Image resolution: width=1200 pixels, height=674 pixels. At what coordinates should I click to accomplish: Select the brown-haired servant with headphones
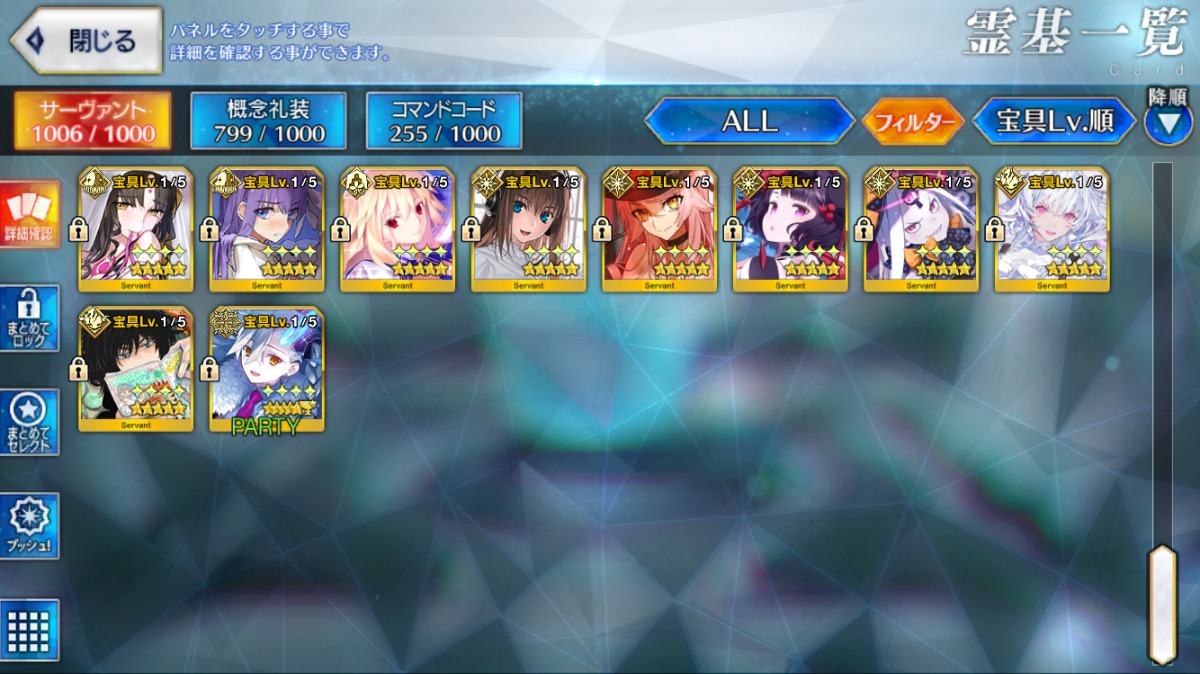click(x=528, y=229)
